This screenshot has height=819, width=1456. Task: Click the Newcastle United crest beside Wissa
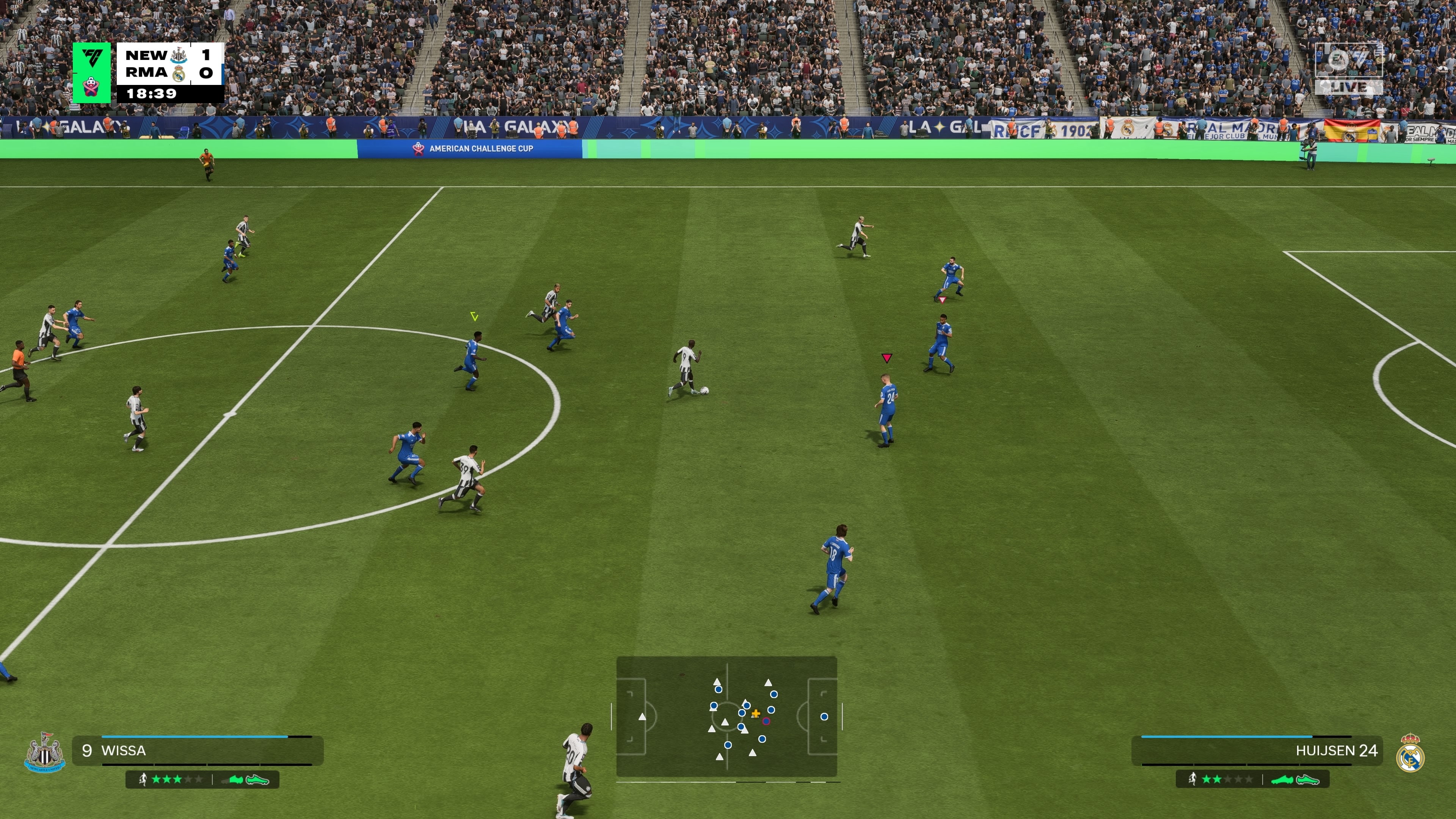(x=45, y=752)
